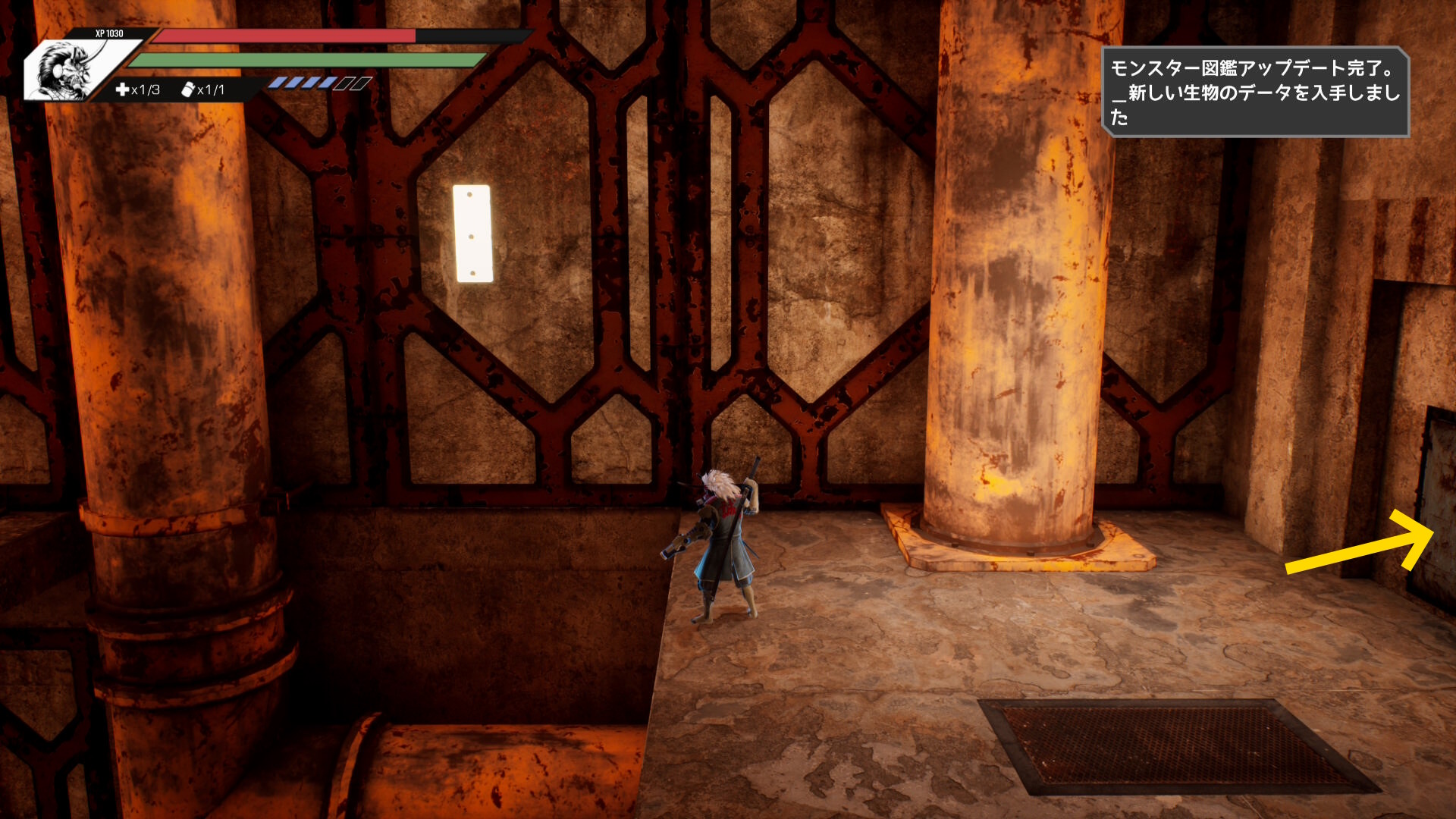
Task: Select the canister consumable icon
Action: tap(188, 89)
